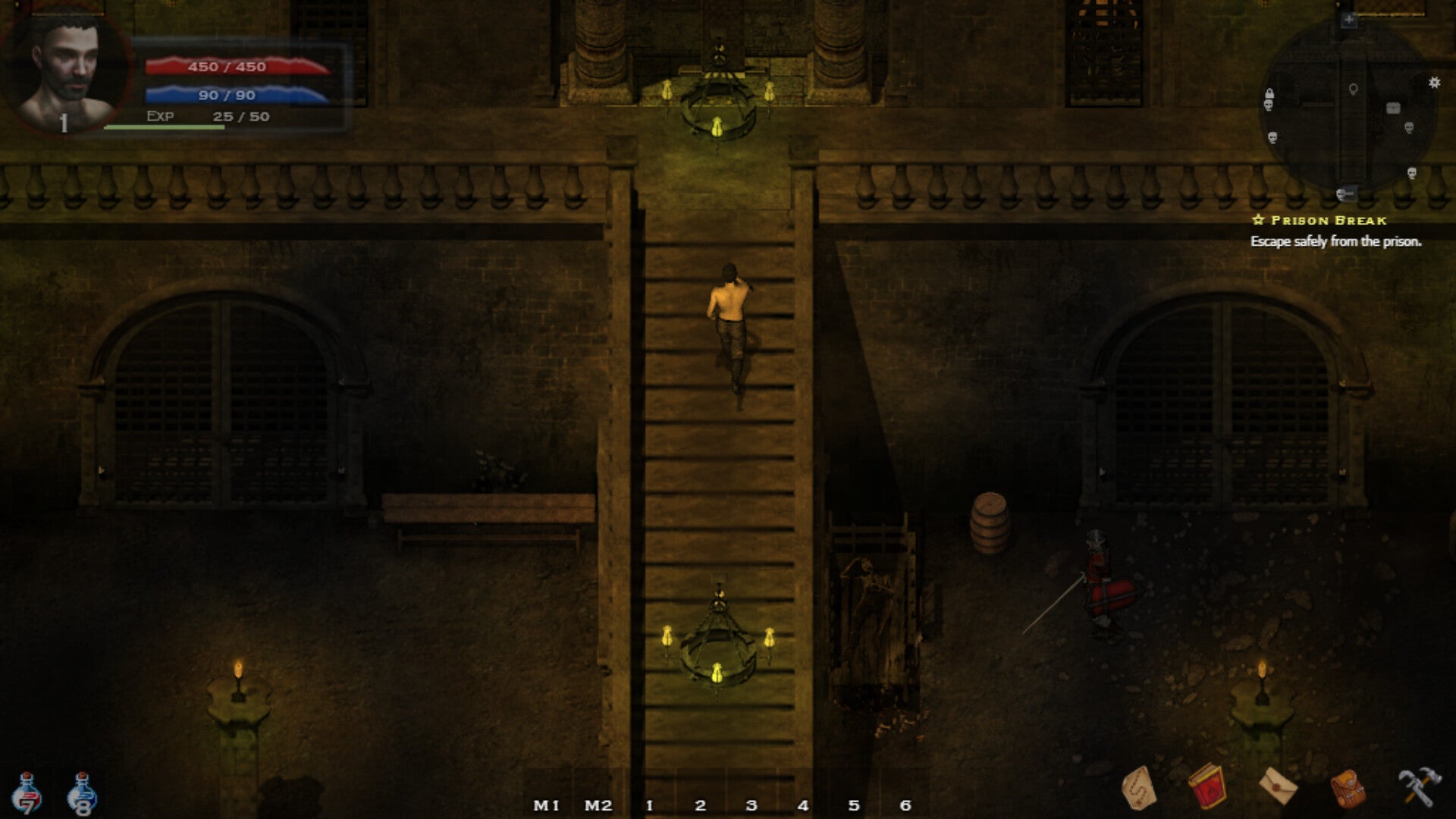Open the hammer and wrench crafting menu
This screenshot has height=819, width=1456.
tap(1419, 786)
